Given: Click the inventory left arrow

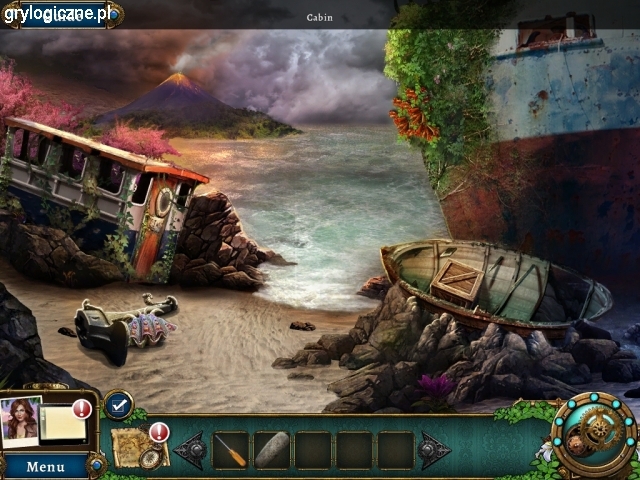Looking at the screenshot, I should [190, 451].
